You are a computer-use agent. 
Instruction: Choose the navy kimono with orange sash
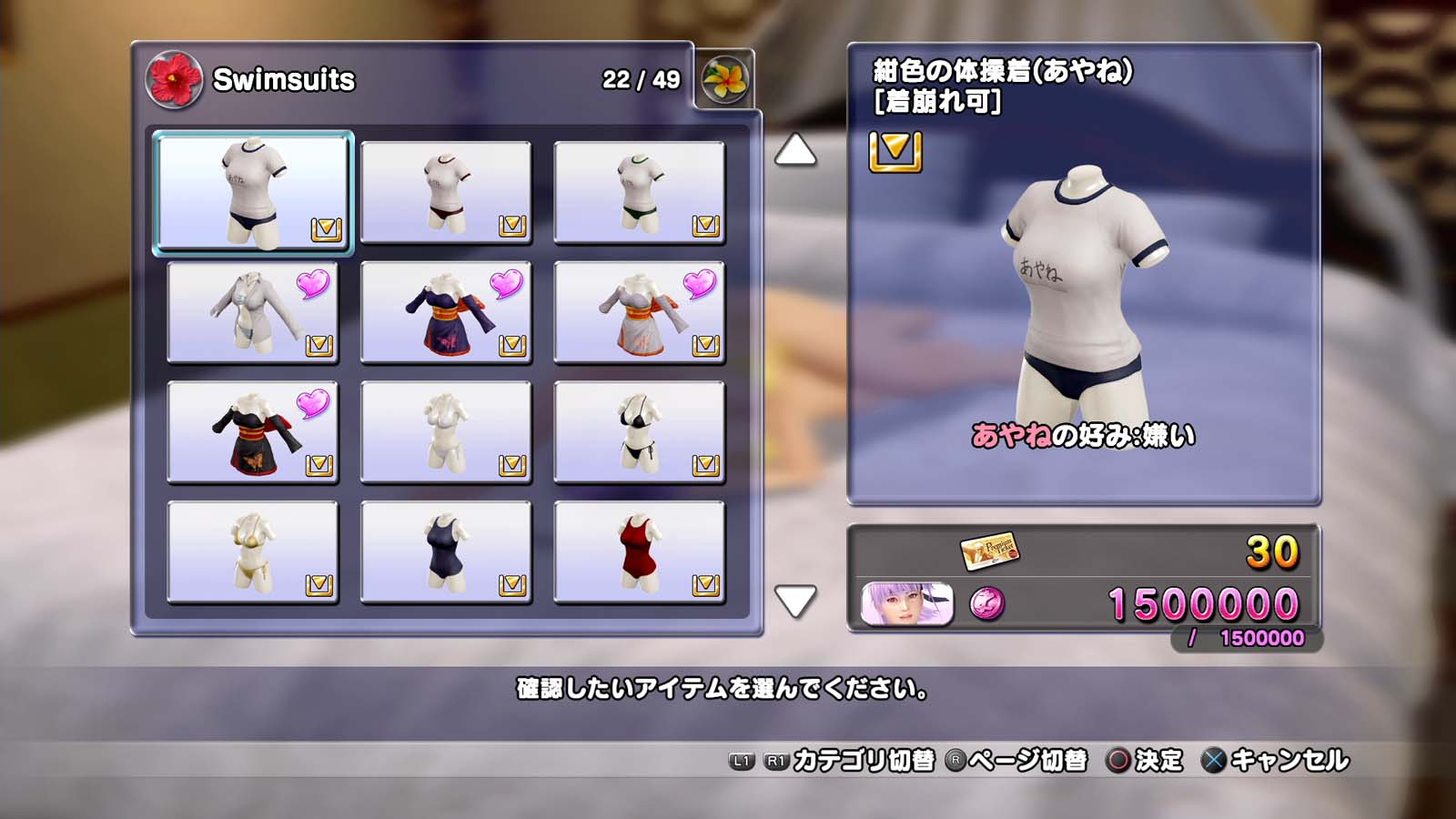446,311
